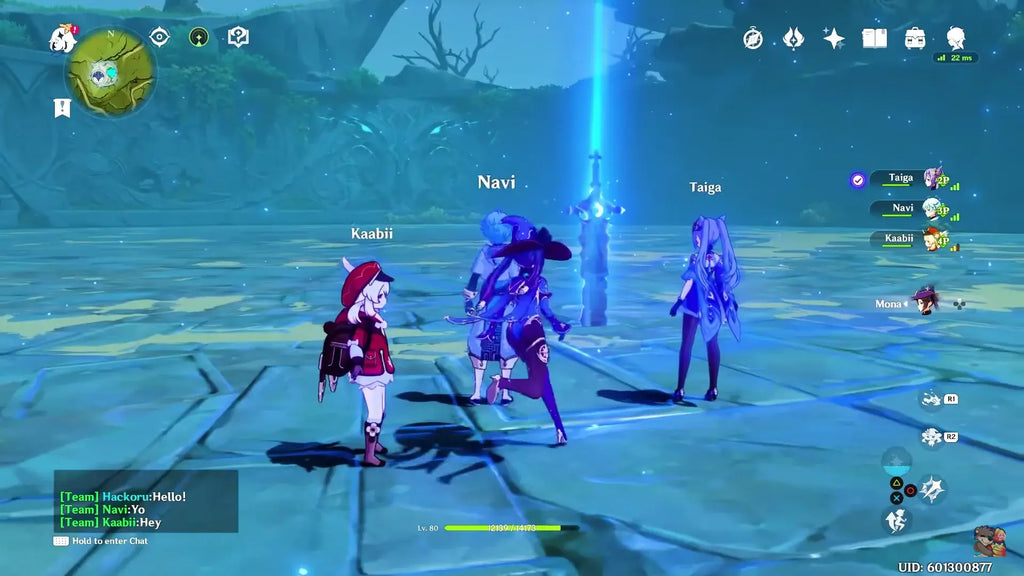
Task: Open the Wish four-pointed star icon
Action: tap(833, 38)
